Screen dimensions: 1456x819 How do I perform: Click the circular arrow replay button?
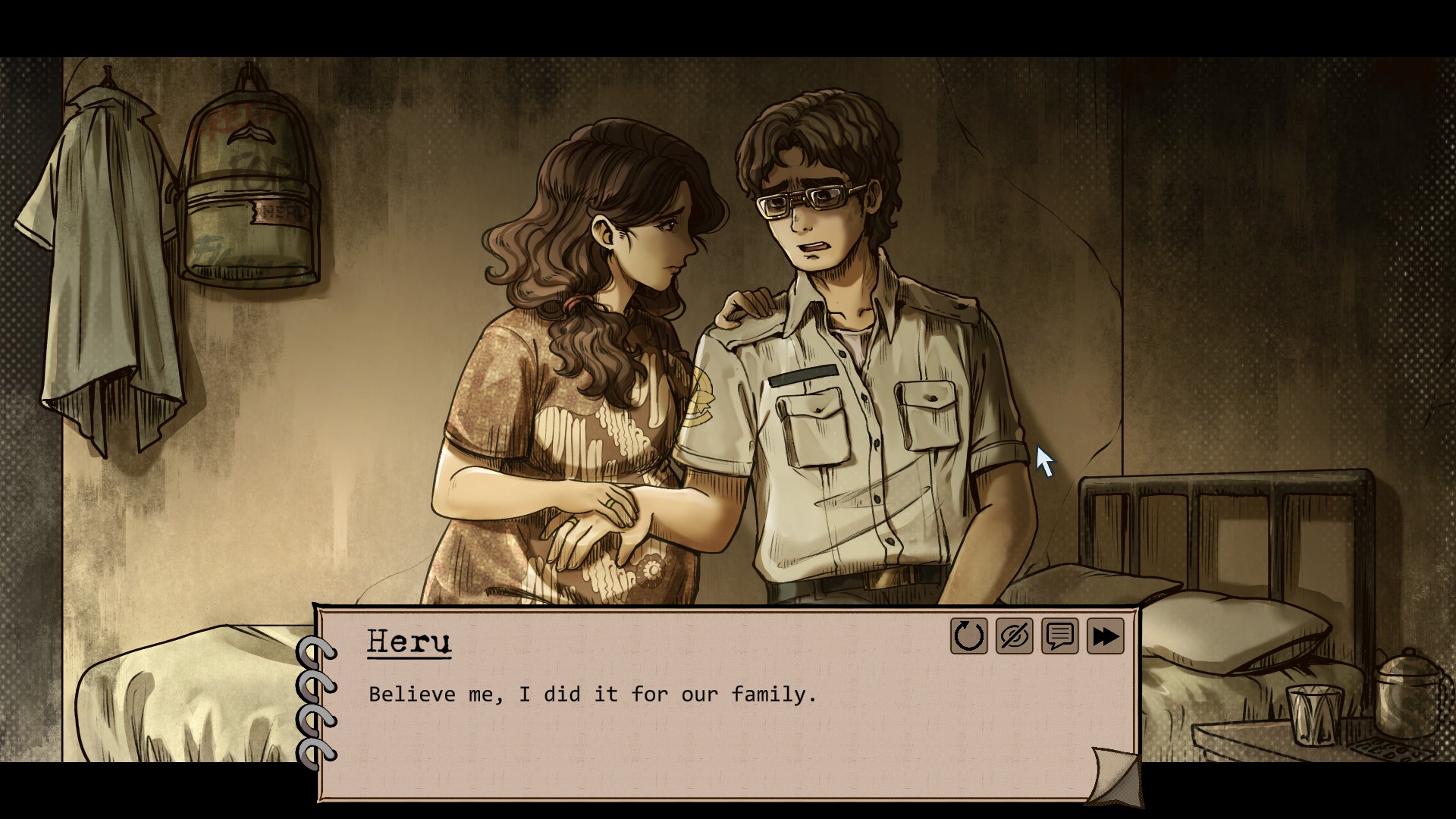(968, 635)
